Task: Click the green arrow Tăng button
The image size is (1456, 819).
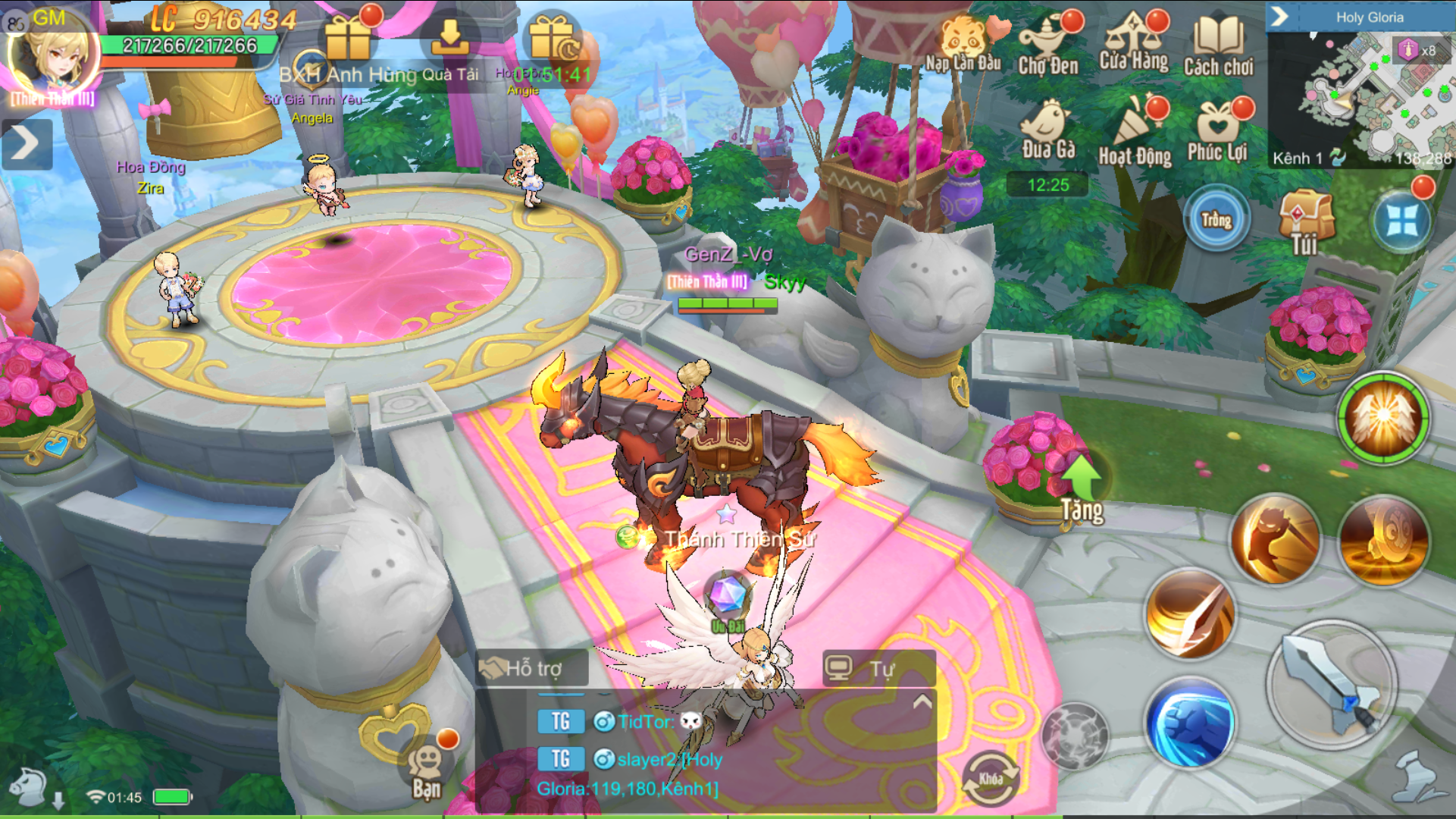Action: tap(1082, 488)
